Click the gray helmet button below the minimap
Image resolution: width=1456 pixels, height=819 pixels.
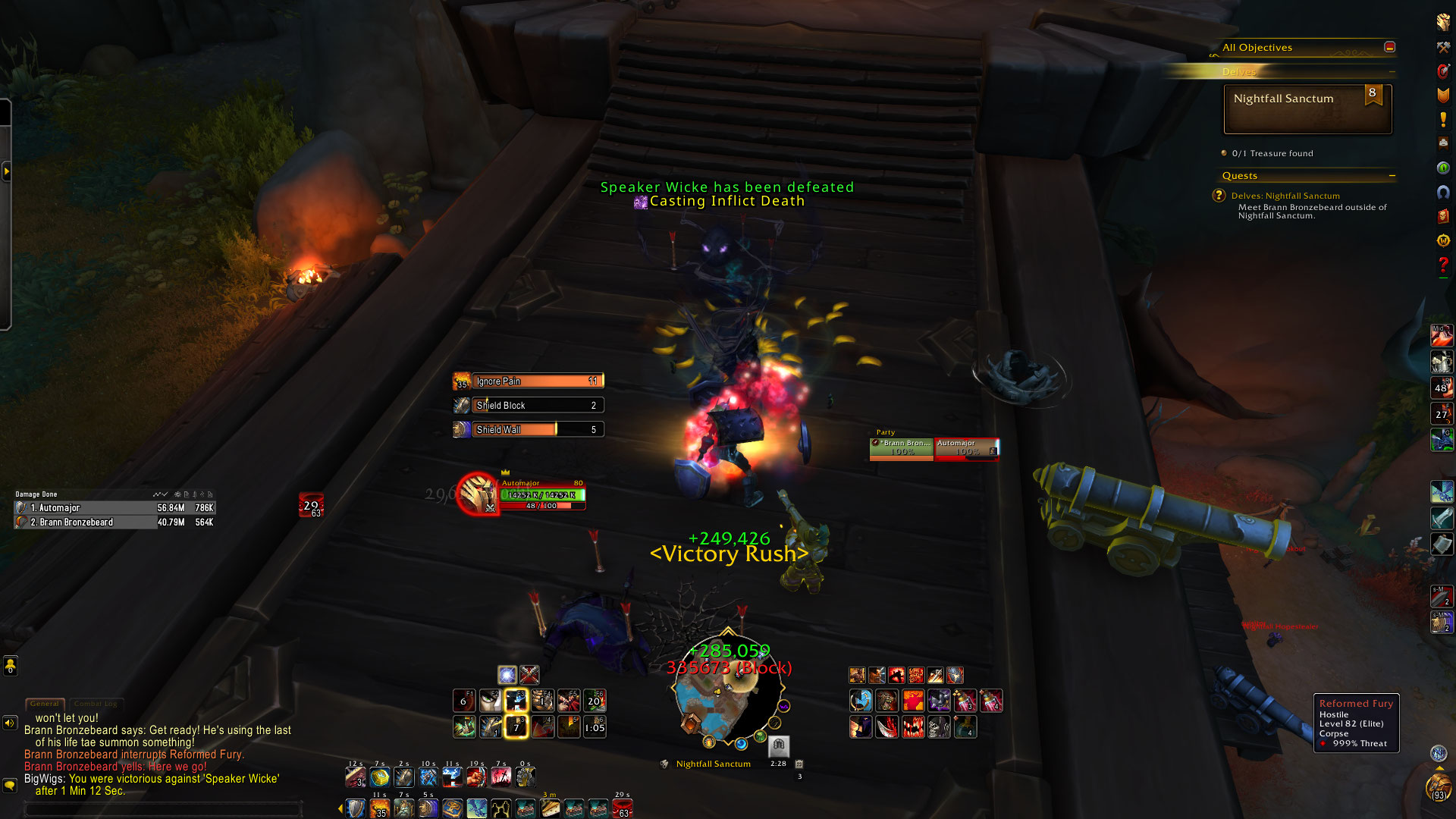(x=779, y=745)
